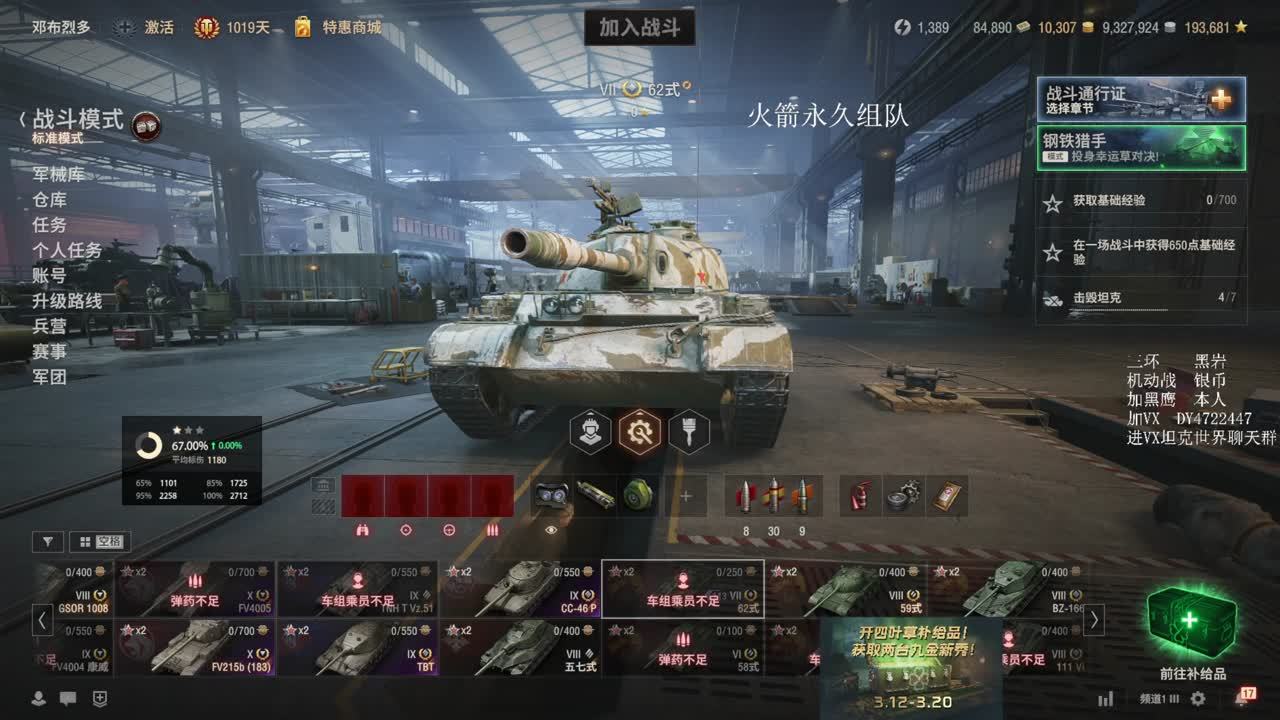Open the 兵营 barracks menu
Screen dimensions: 1280x720
50,326
